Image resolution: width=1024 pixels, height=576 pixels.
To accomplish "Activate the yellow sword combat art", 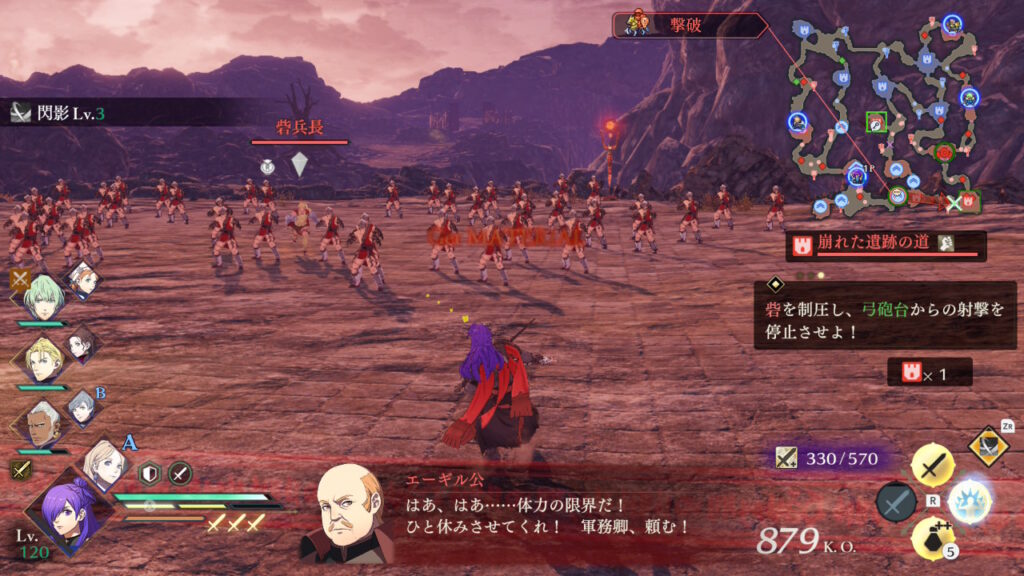I will tap(932, 465).
